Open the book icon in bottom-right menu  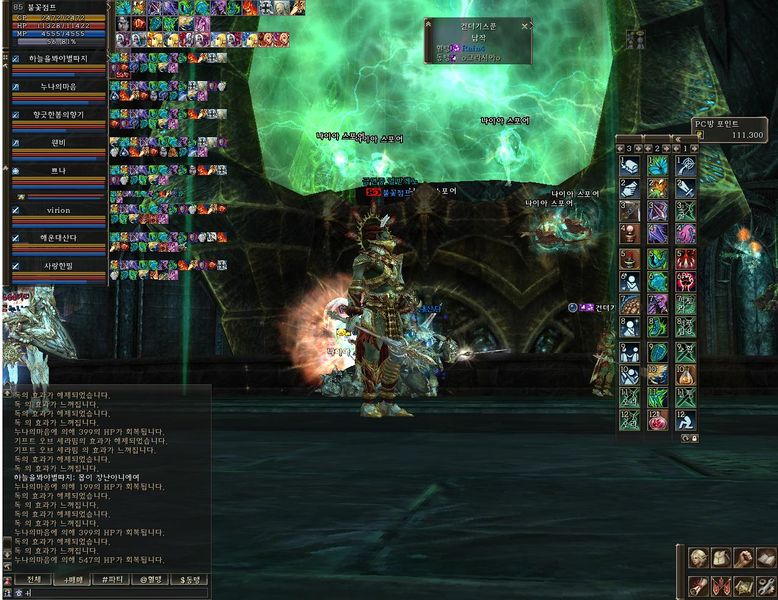pyautogui.click(x=765, y=558)
